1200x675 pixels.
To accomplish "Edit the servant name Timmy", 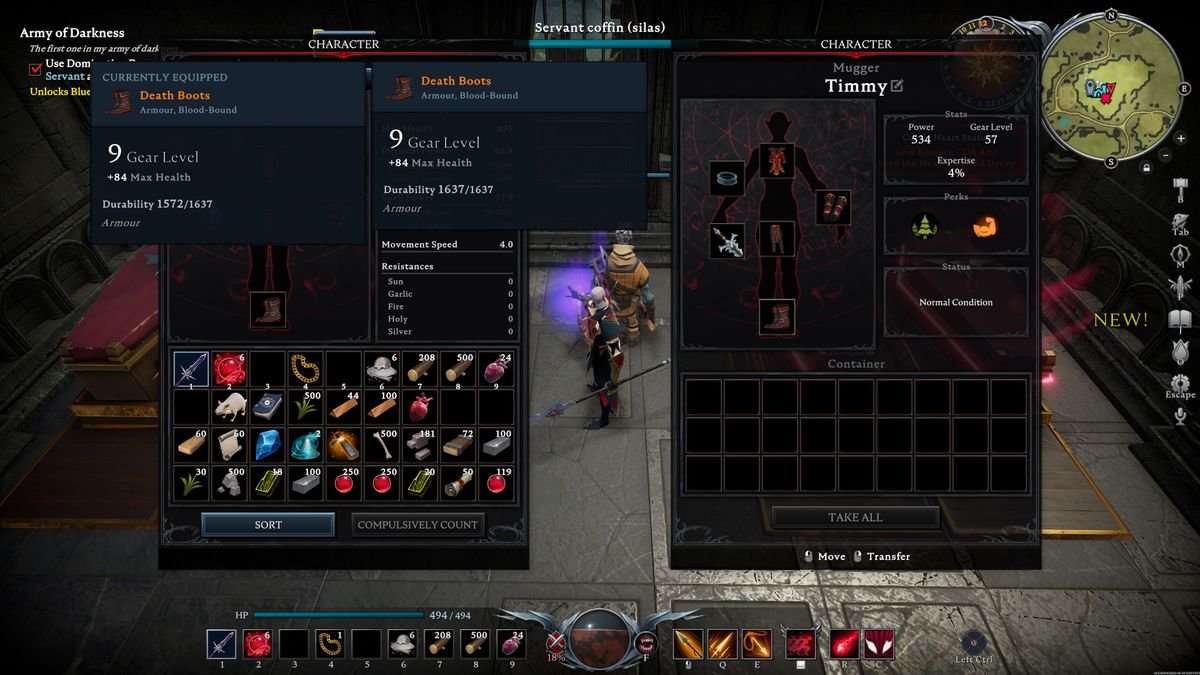I will (x=897, y=86).
